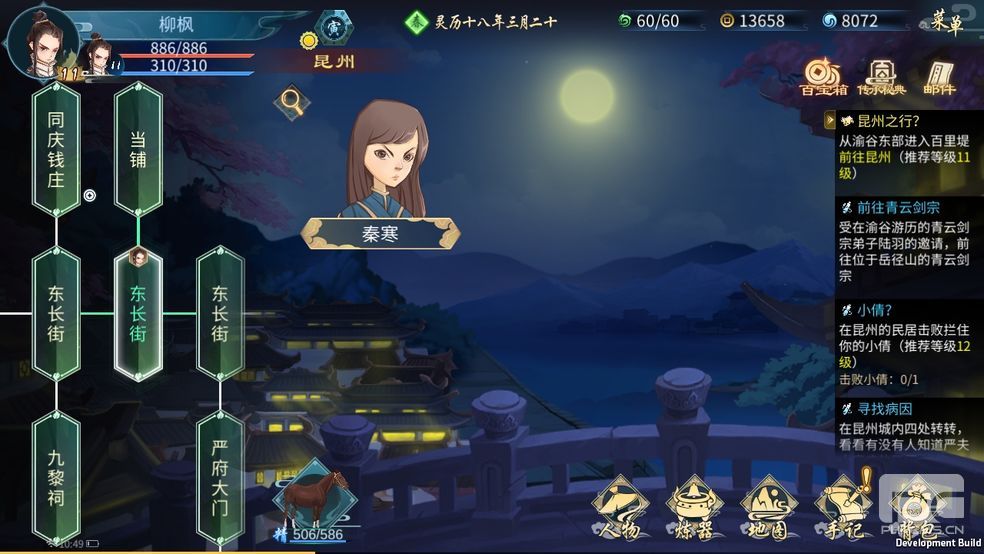
Task: Click the magnifying glass search icon
Action: 292,100
